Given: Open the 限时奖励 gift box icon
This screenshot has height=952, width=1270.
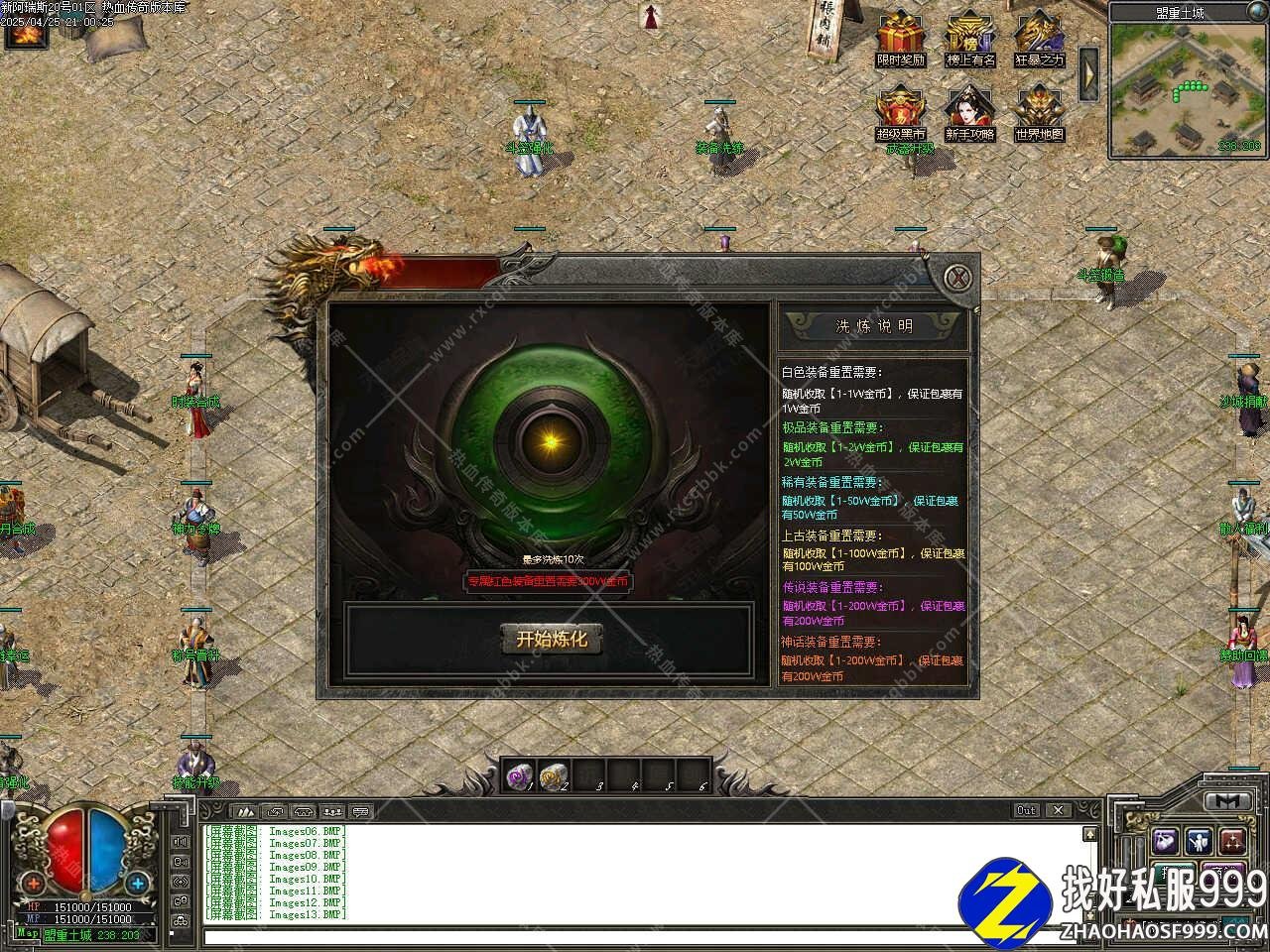Looking at the screenshot, I should point(901,38).
